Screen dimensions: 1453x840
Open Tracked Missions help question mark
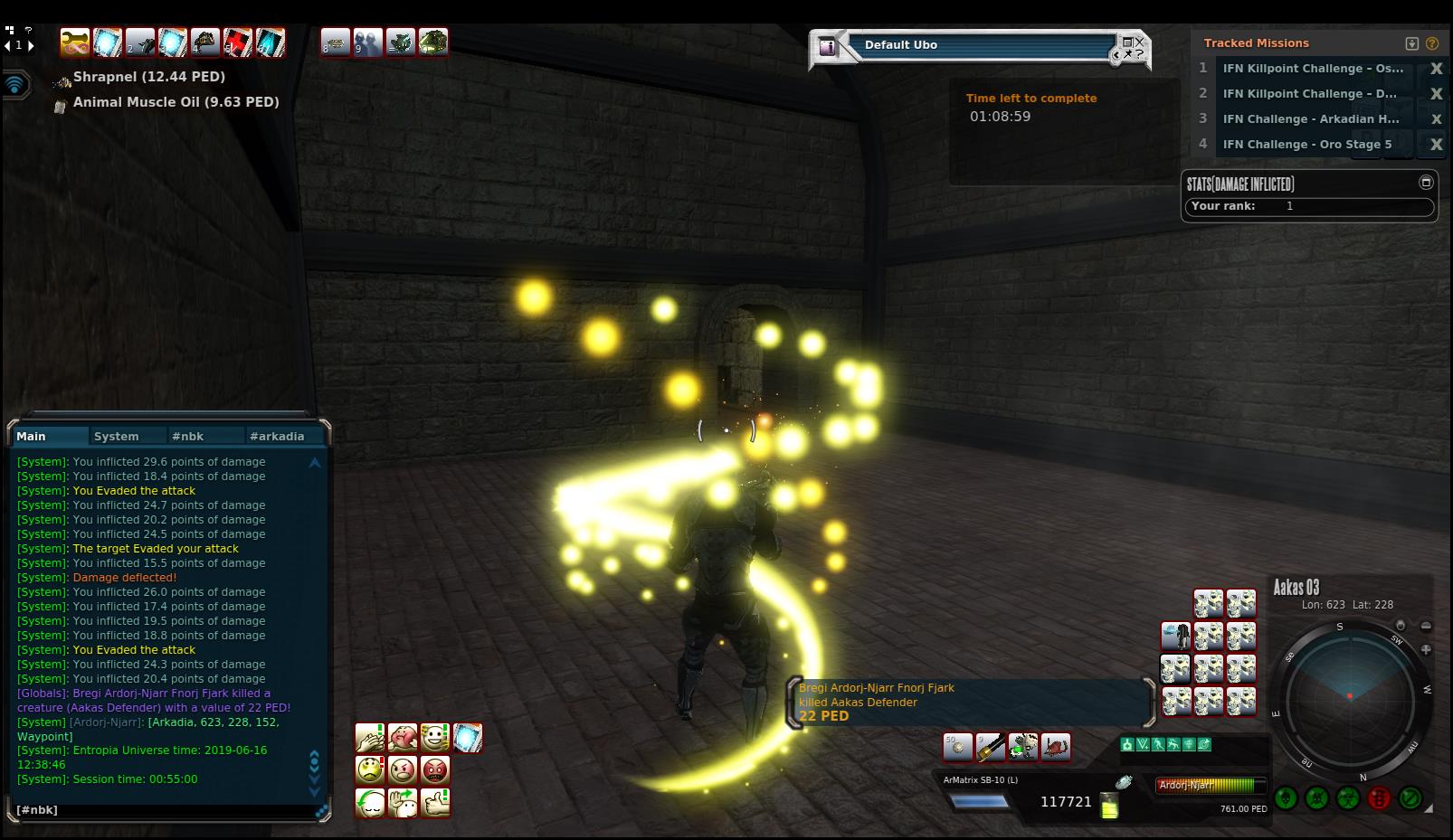point(1431,43)
